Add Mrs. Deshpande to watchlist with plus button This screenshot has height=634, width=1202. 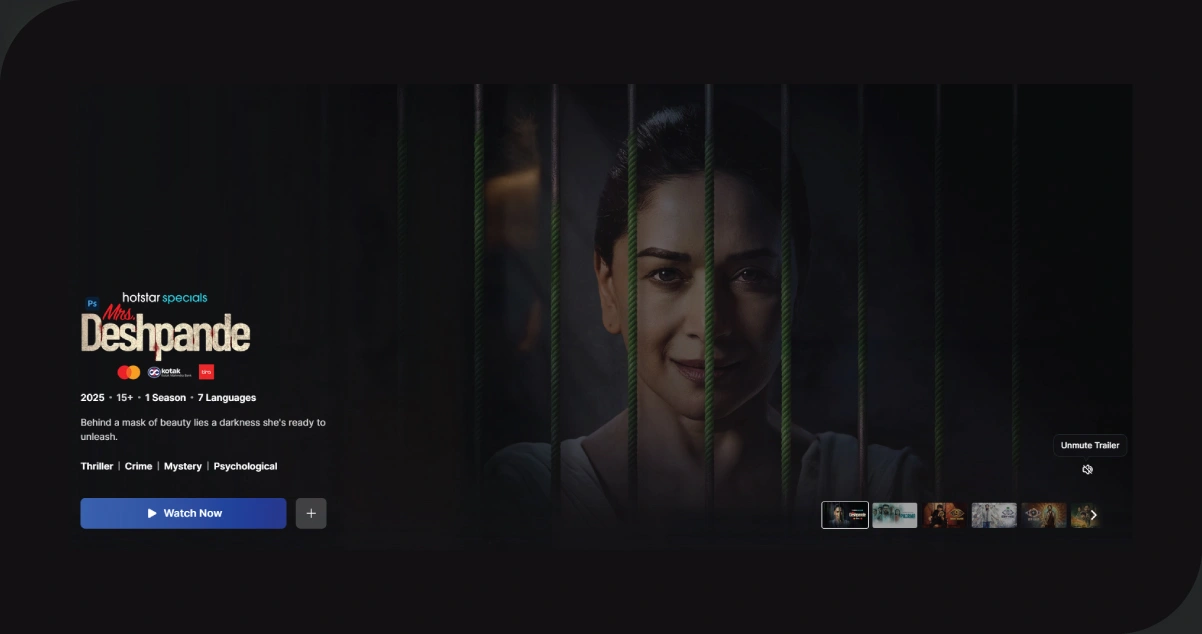point(311,513)
